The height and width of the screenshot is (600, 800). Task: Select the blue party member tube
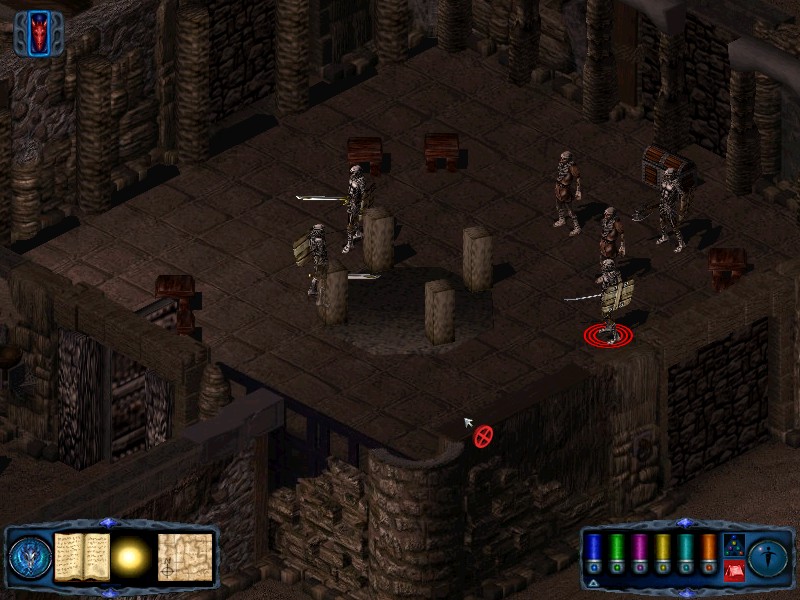596,552
